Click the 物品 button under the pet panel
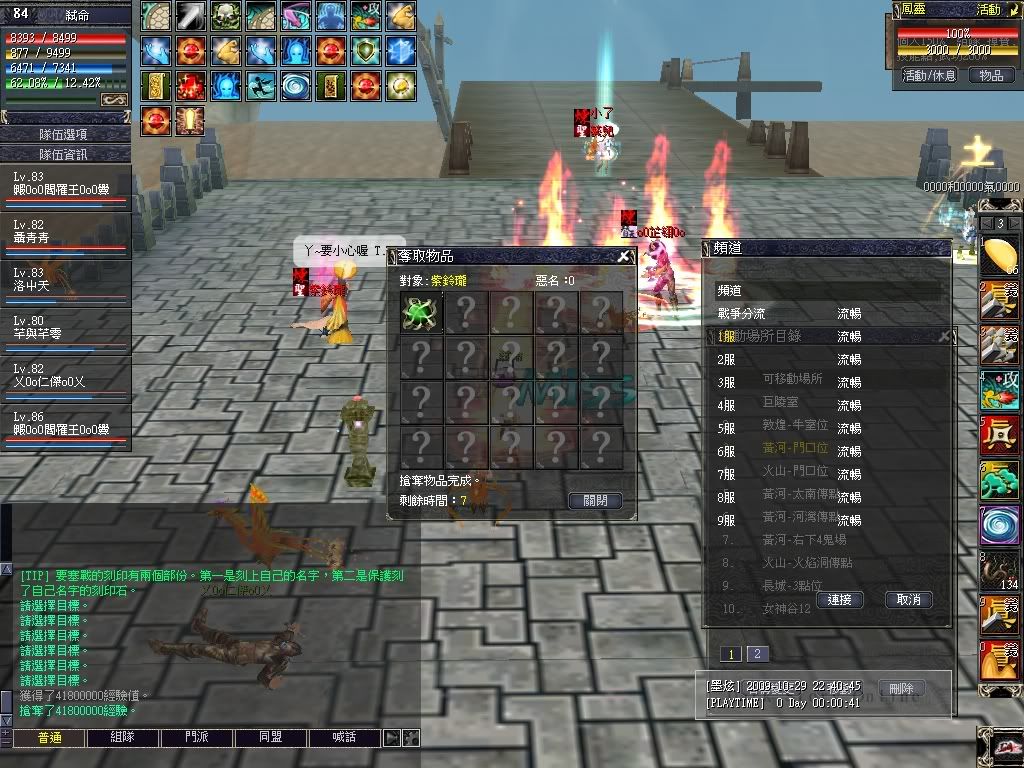Image resolution: width=1024 pixels, height=768 pixels. coord(991,75)
